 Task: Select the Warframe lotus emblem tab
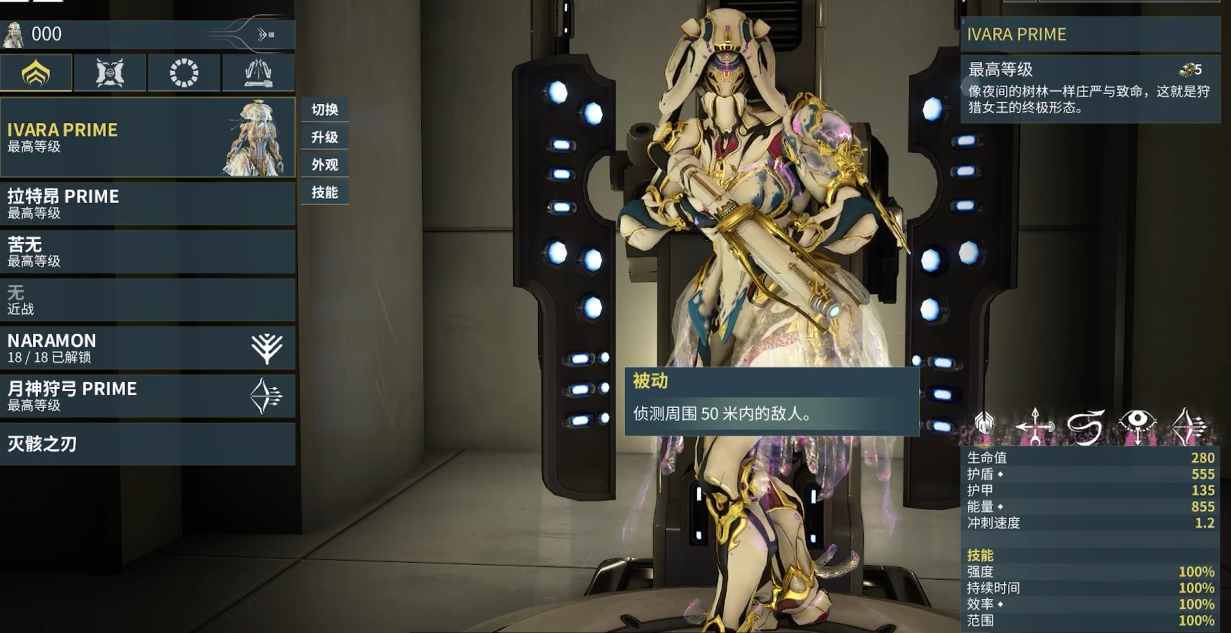[x=36, y=73]
